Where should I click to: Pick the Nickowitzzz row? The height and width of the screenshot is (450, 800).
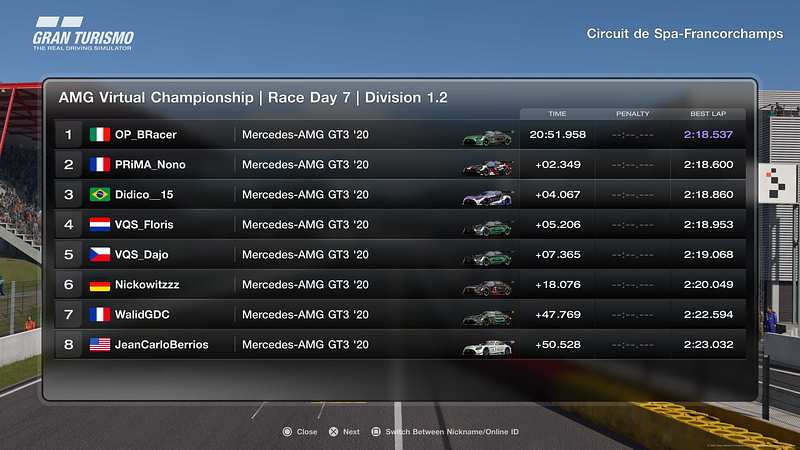coord(400,284)
